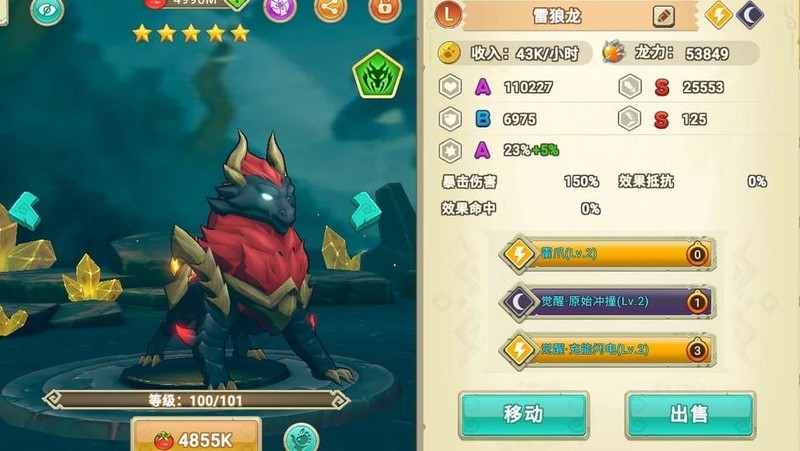Sell the dragon with 出售
Image resolution: width=800 pixels, height=451 pixels.
tap(689, 414)
